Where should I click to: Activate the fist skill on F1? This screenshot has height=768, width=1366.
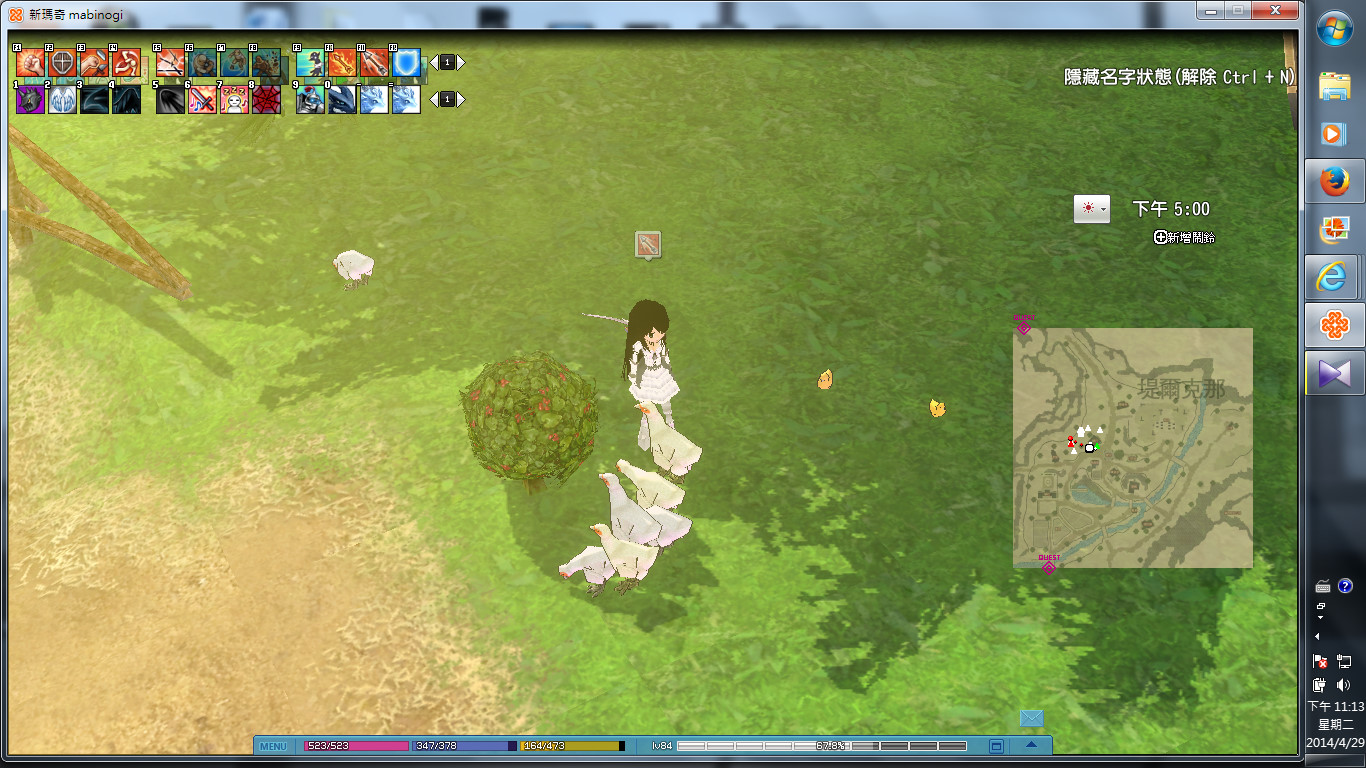tap(30, 64)
